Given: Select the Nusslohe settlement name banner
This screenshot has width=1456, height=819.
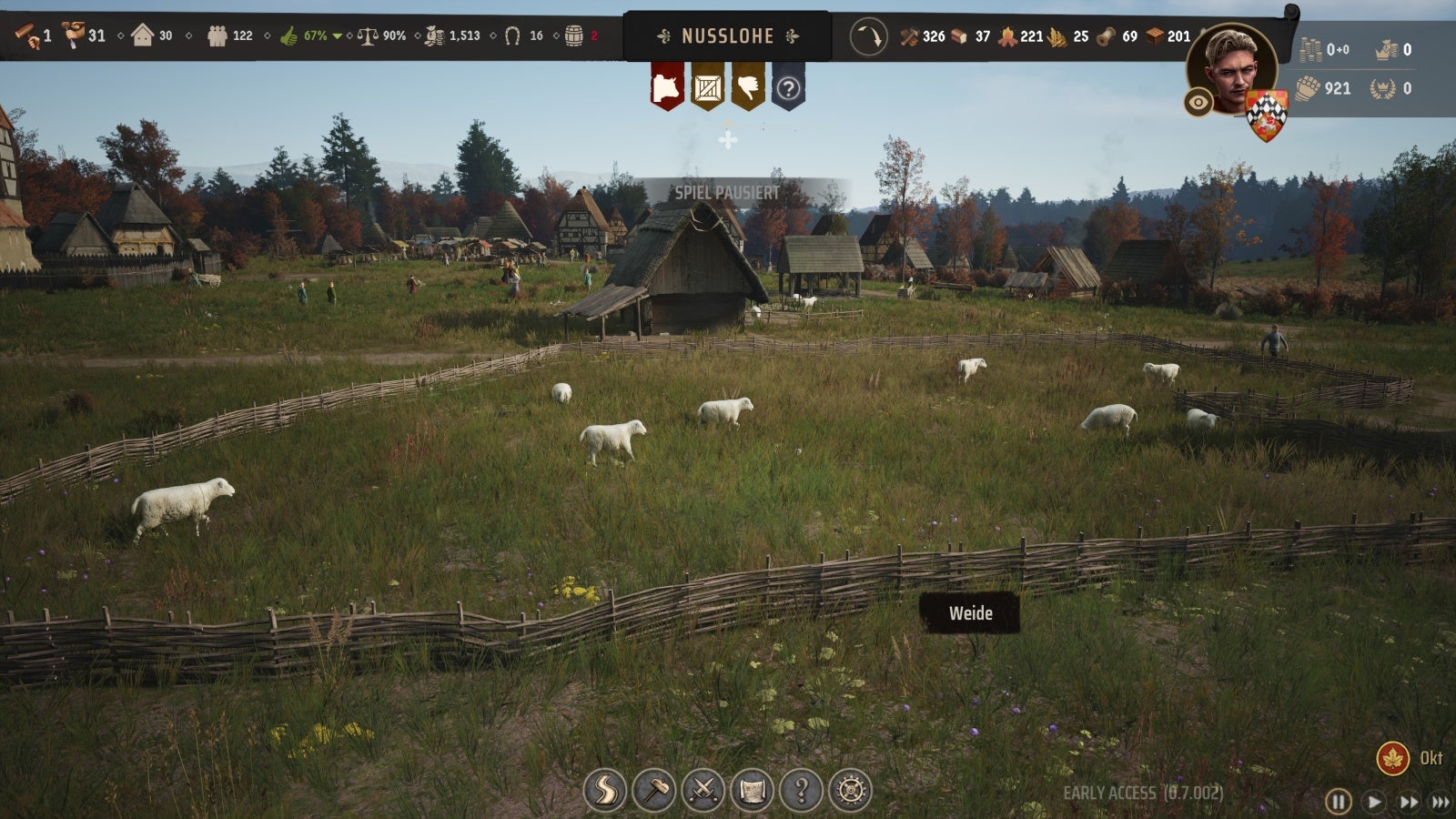Looking at the screenshot, I should (x=727, y=36).
